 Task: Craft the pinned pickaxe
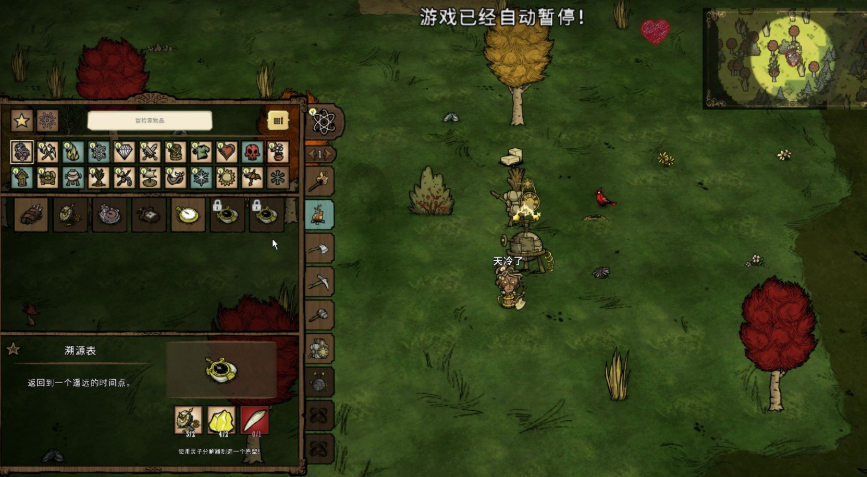319,281
